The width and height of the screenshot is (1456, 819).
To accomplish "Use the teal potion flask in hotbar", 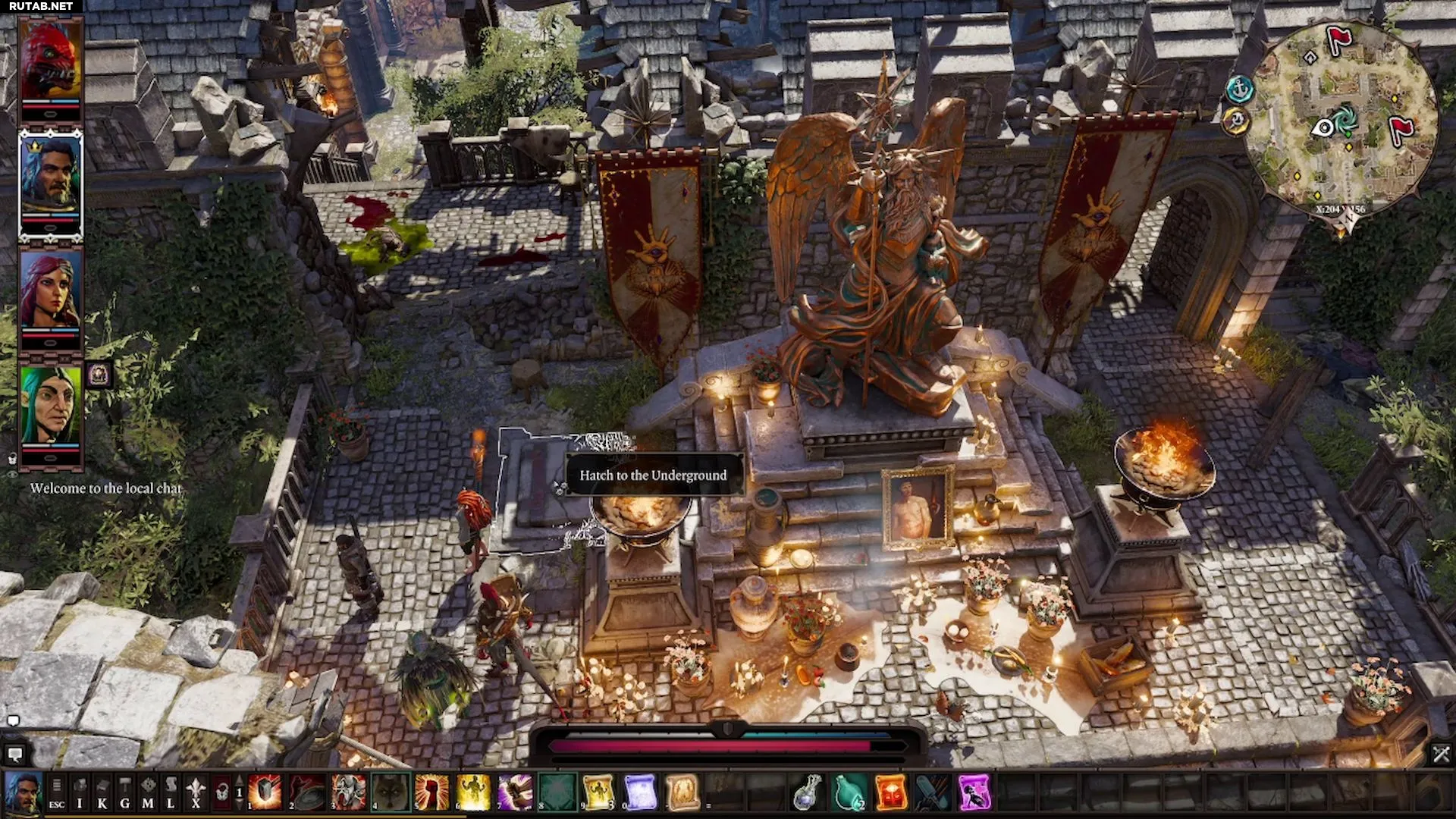I will 849,792.
